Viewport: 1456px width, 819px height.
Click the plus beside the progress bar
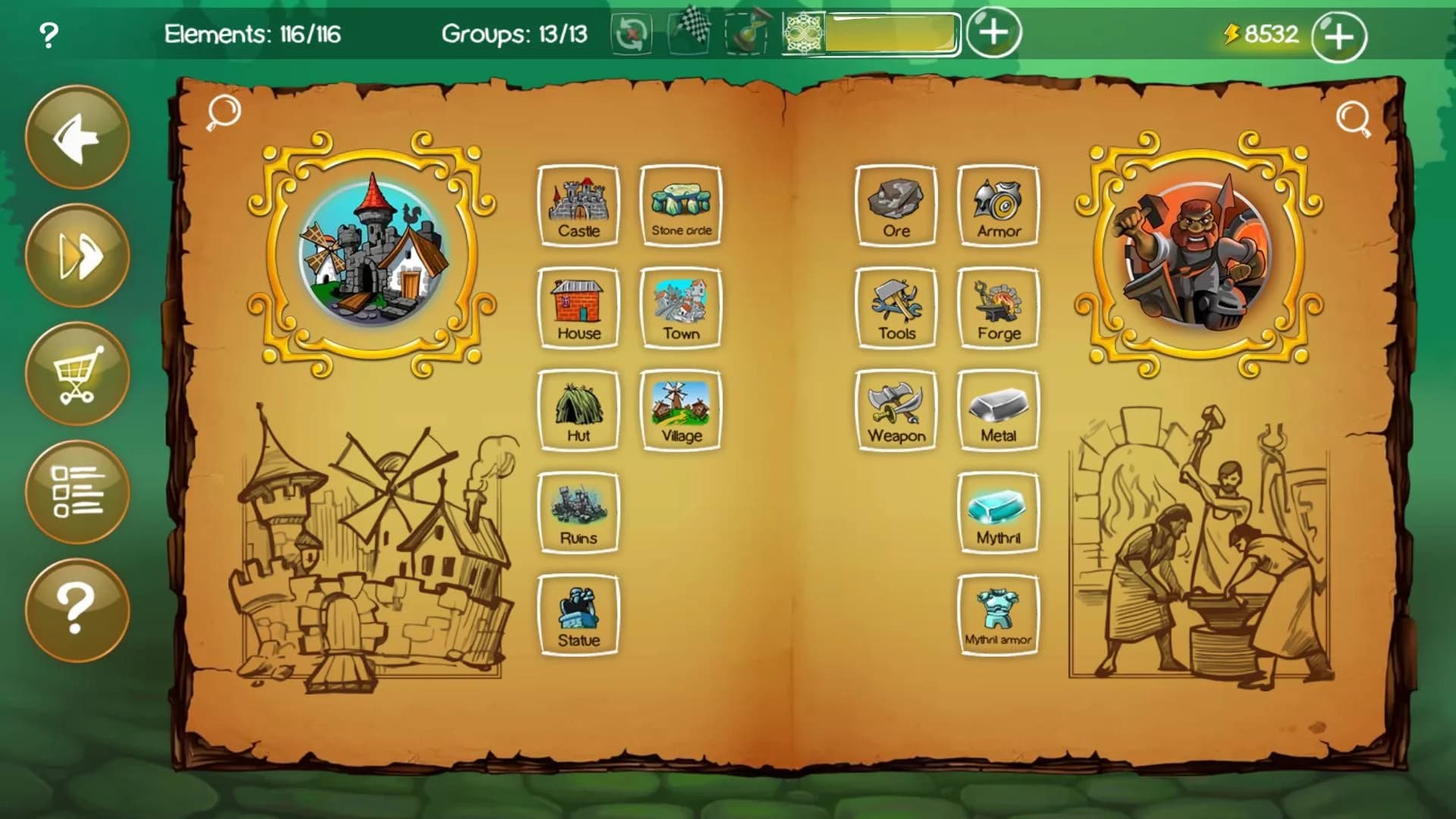coord(991,34)
